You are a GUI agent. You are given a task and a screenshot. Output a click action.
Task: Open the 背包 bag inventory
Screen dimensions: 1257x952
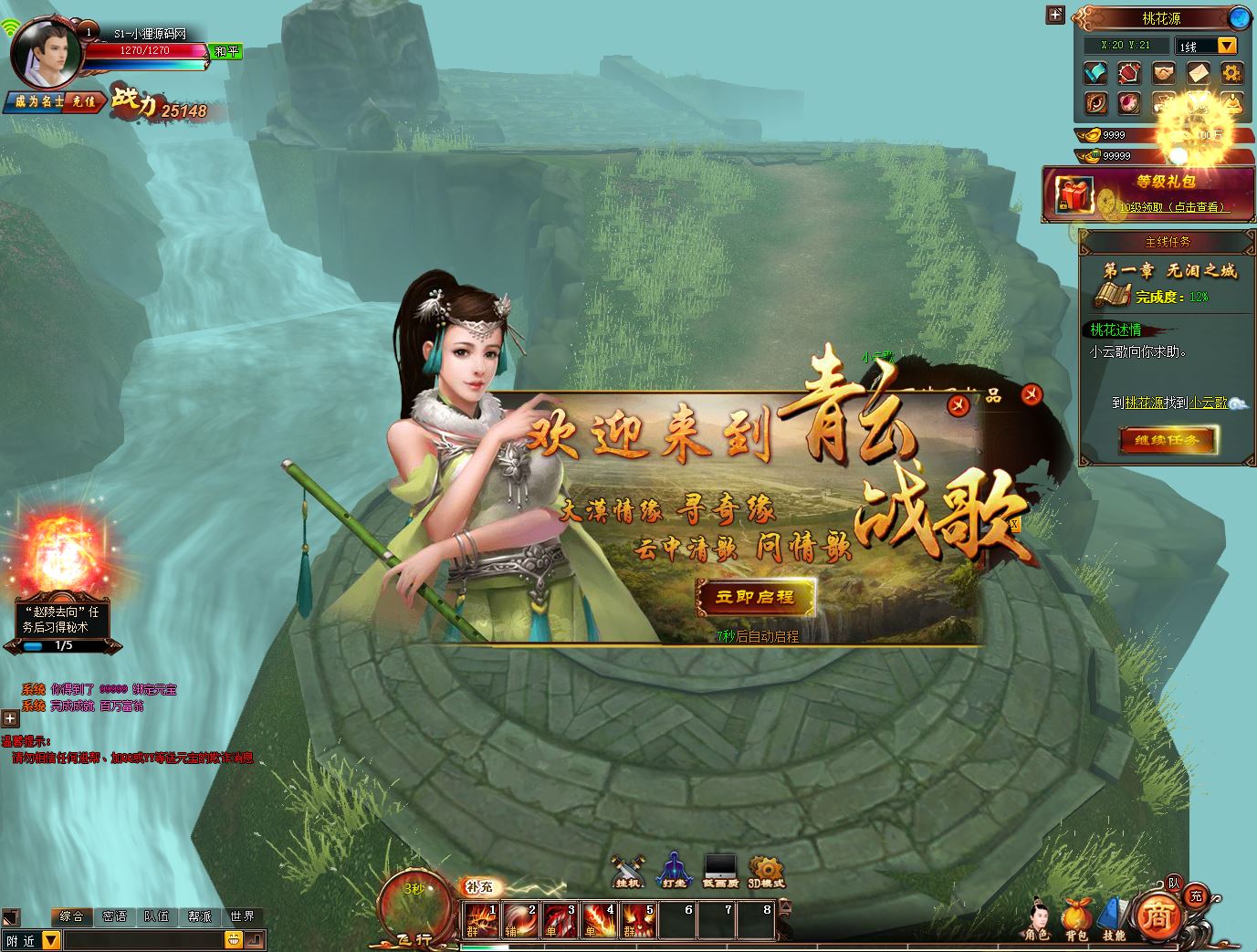[1075, 918]
